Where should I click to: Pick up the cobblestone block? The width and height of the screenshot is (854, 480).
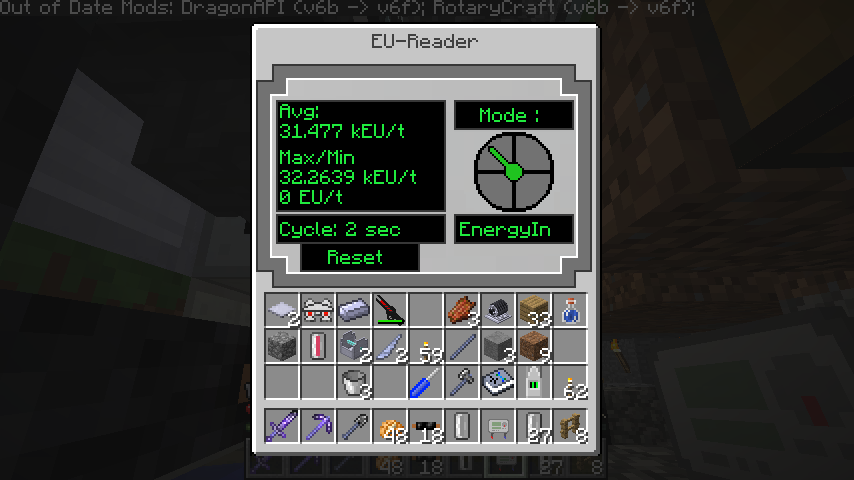pyautogui.click(x=282, y=346)
